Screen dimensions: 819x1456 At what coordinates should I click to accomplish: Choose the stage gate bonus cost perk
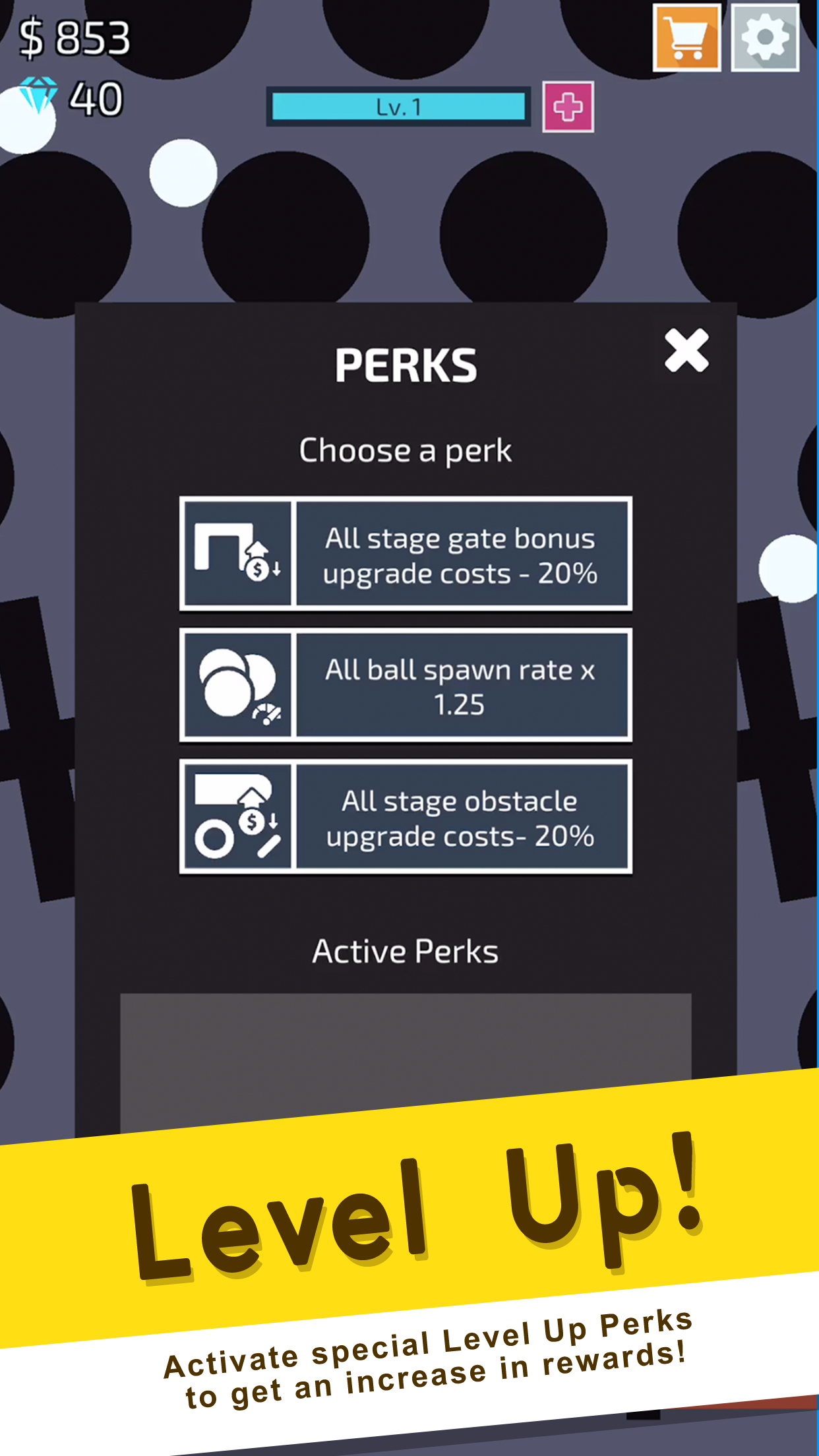point(406,554)
